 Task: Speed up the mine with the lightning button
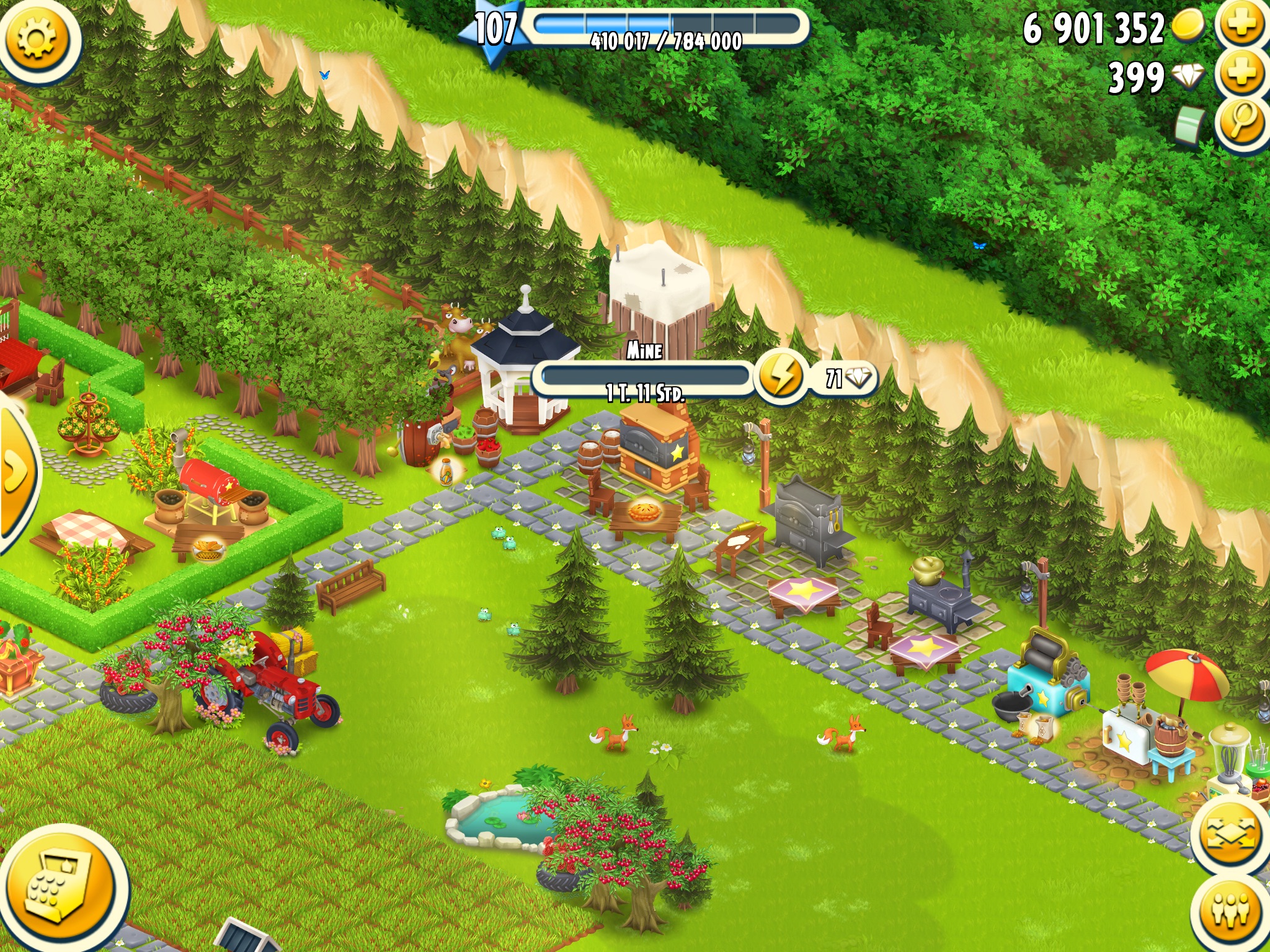coord(781,376)
